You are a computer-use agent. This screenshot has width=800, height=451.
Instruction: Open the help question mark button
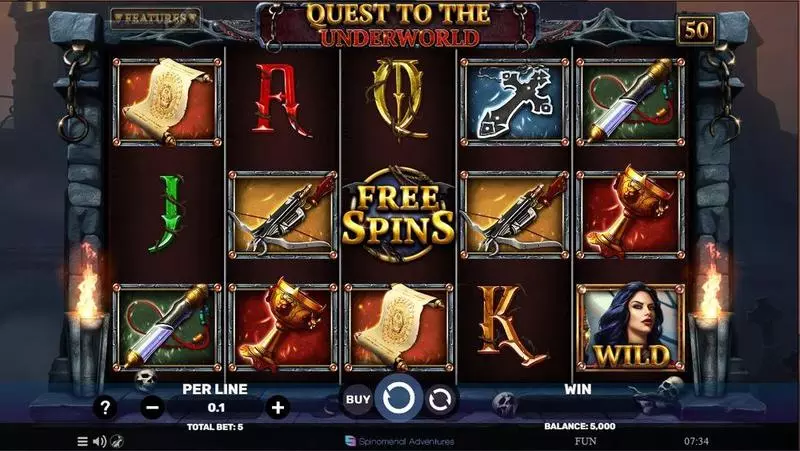(x=105, y=407)
